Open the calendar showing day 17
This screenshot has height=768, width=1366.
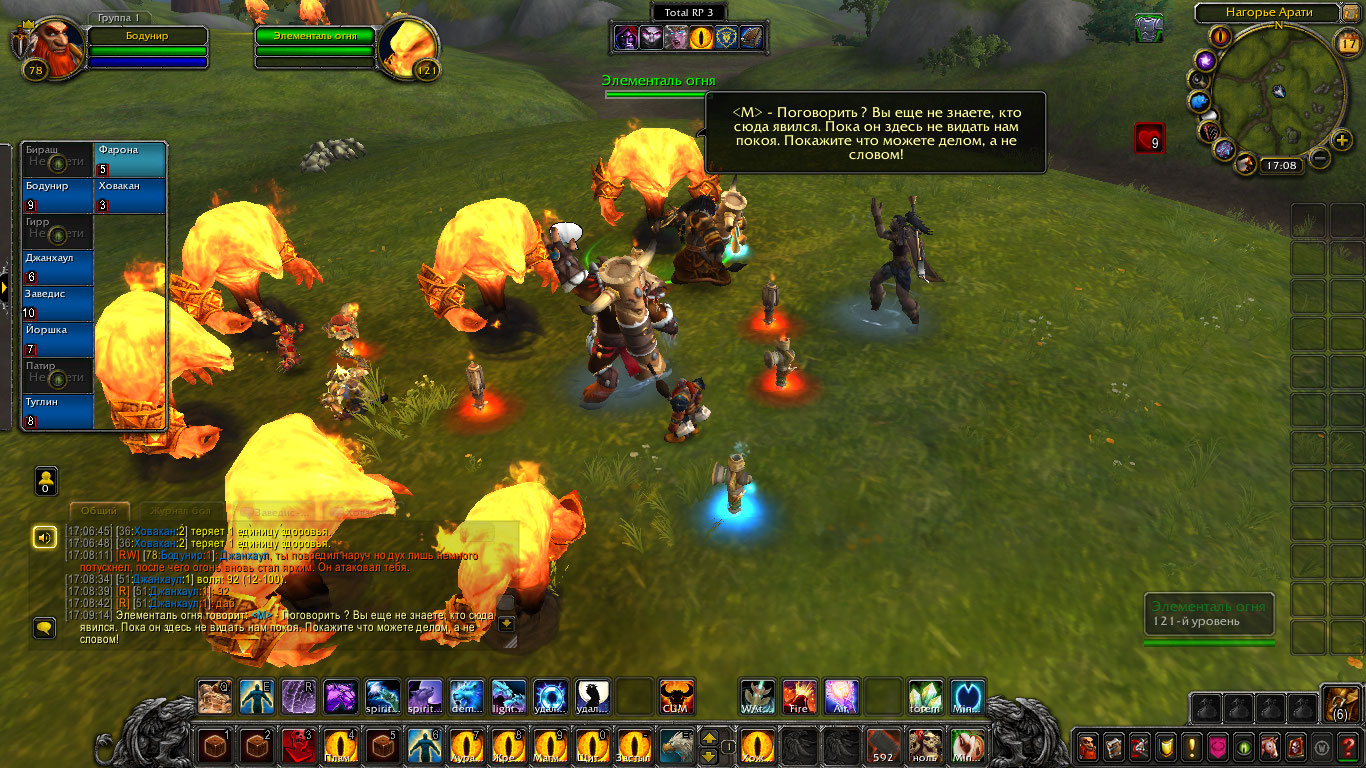1349,42
